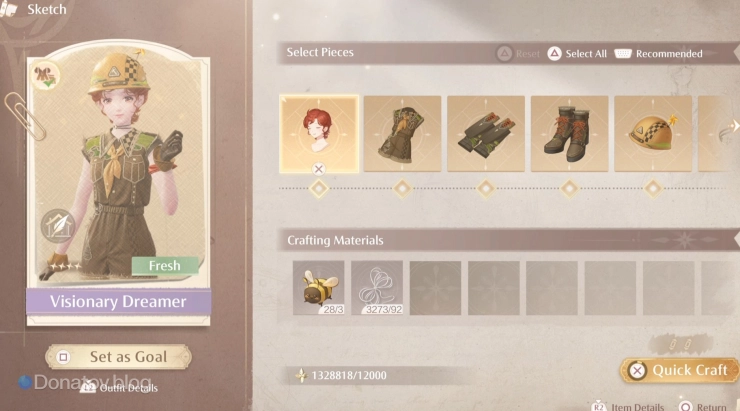740x411 pixels.
Task: Select the green gloves piece tile
Action: click(x=486, y=135)
